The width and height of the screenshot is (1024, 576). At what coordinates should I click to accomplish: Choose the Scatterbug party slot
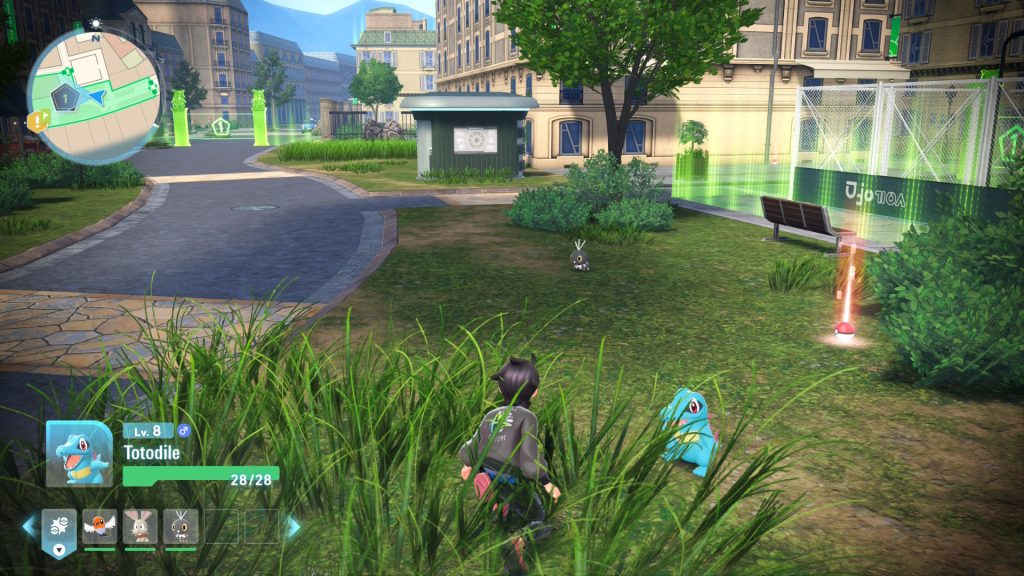pyautogui.click(x=181, y=526)
